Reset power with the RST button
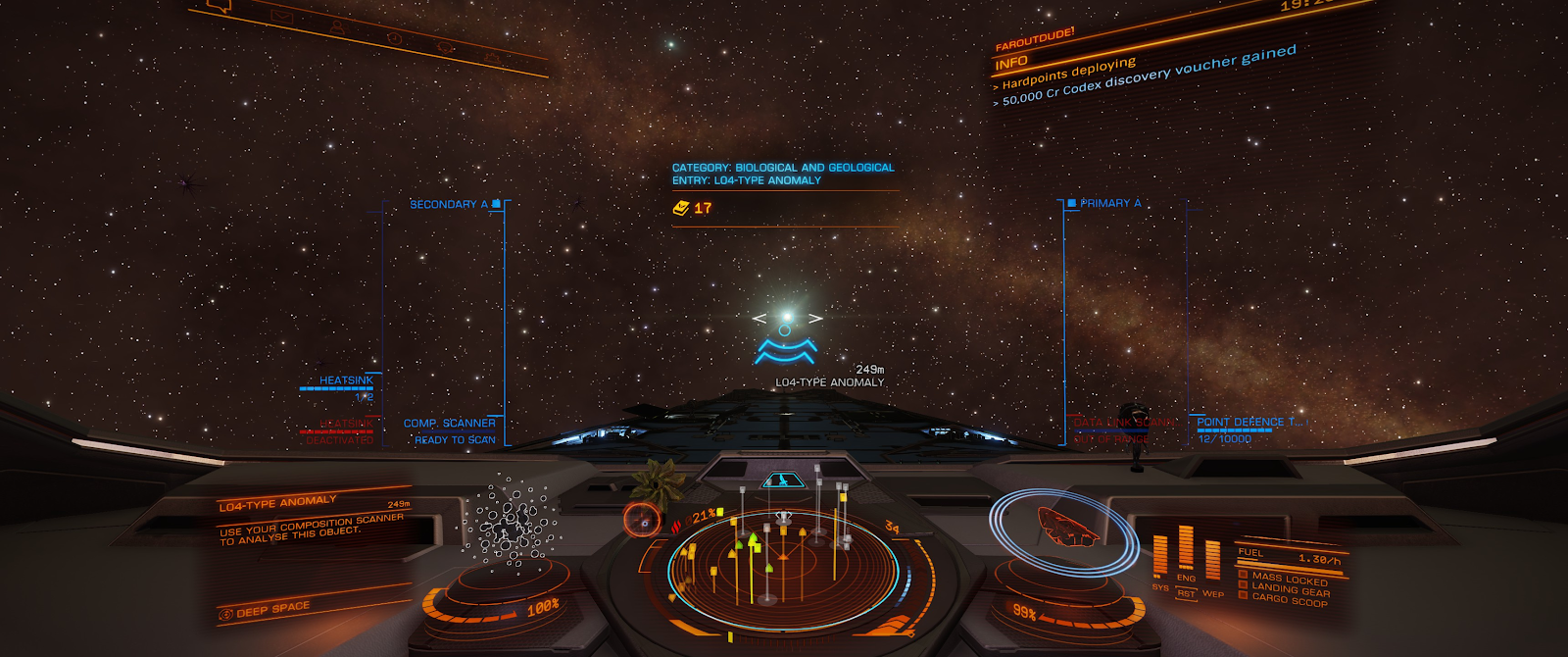1568x657 pixels. click(x=1186, y=593)
